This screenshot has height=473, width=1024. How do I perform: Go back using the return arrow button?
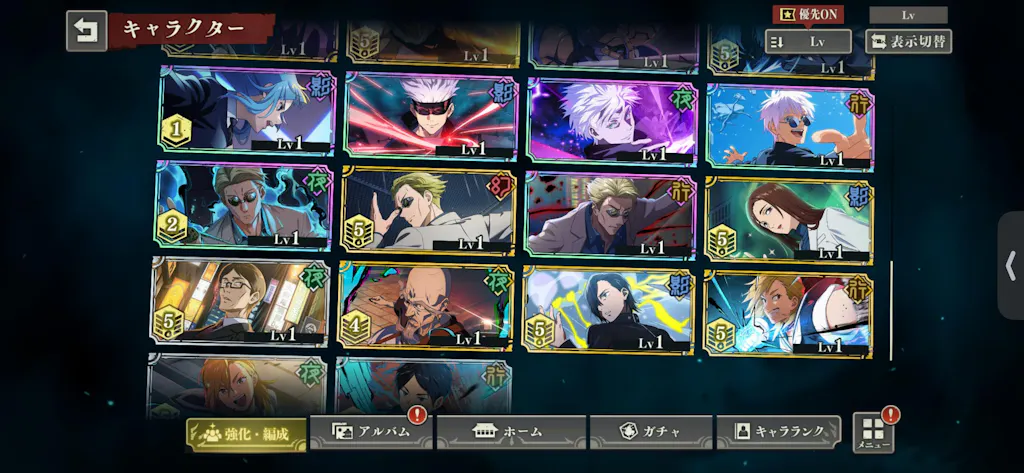click(86, 31)
